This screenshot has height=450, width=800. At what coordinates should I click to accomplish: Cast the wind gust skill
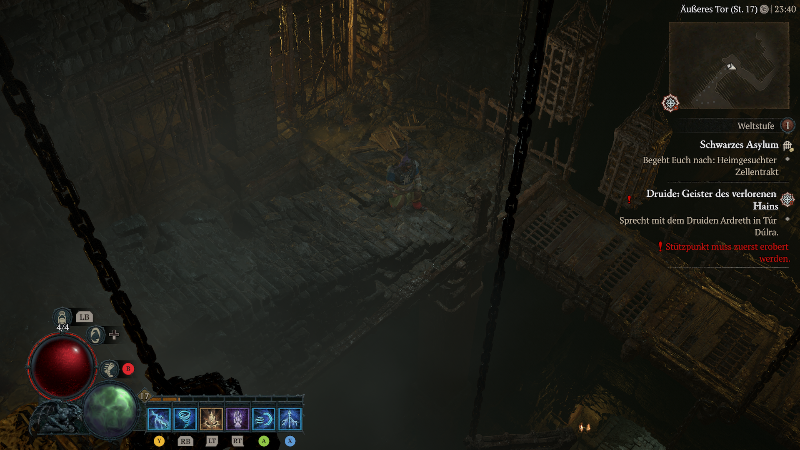coord(264,419)
